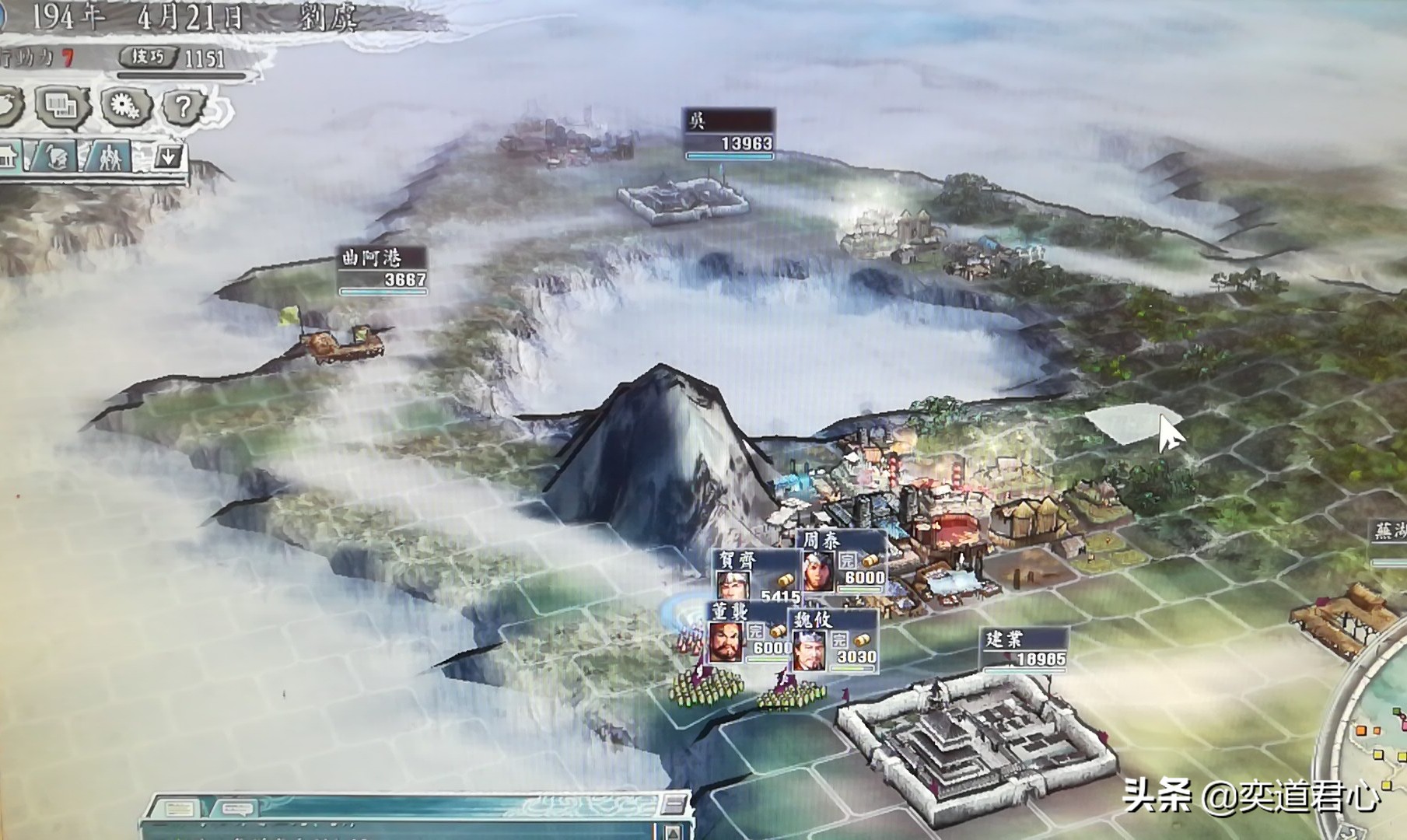The height and width of the screenshot is (840, 1407).
Task: Click the building filter icon below the toolbar
Action: 8,159
